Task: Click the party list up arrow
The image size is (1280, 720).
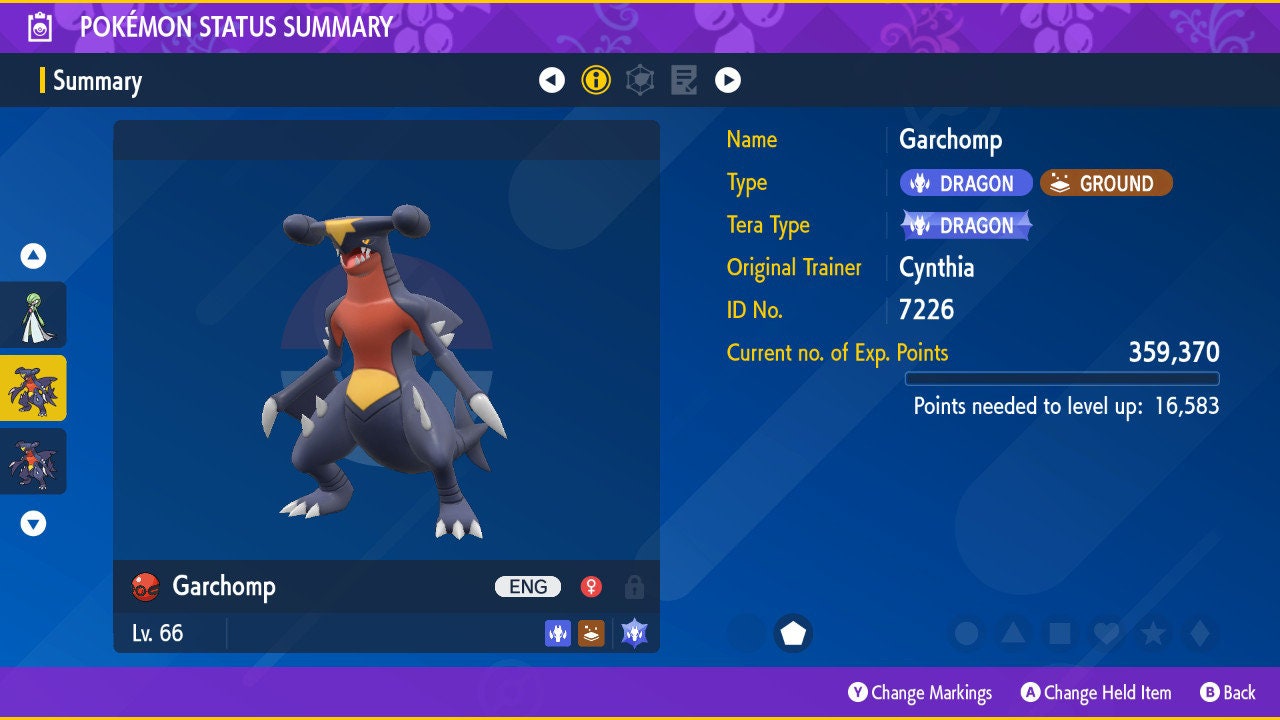Action: point(33,256)
